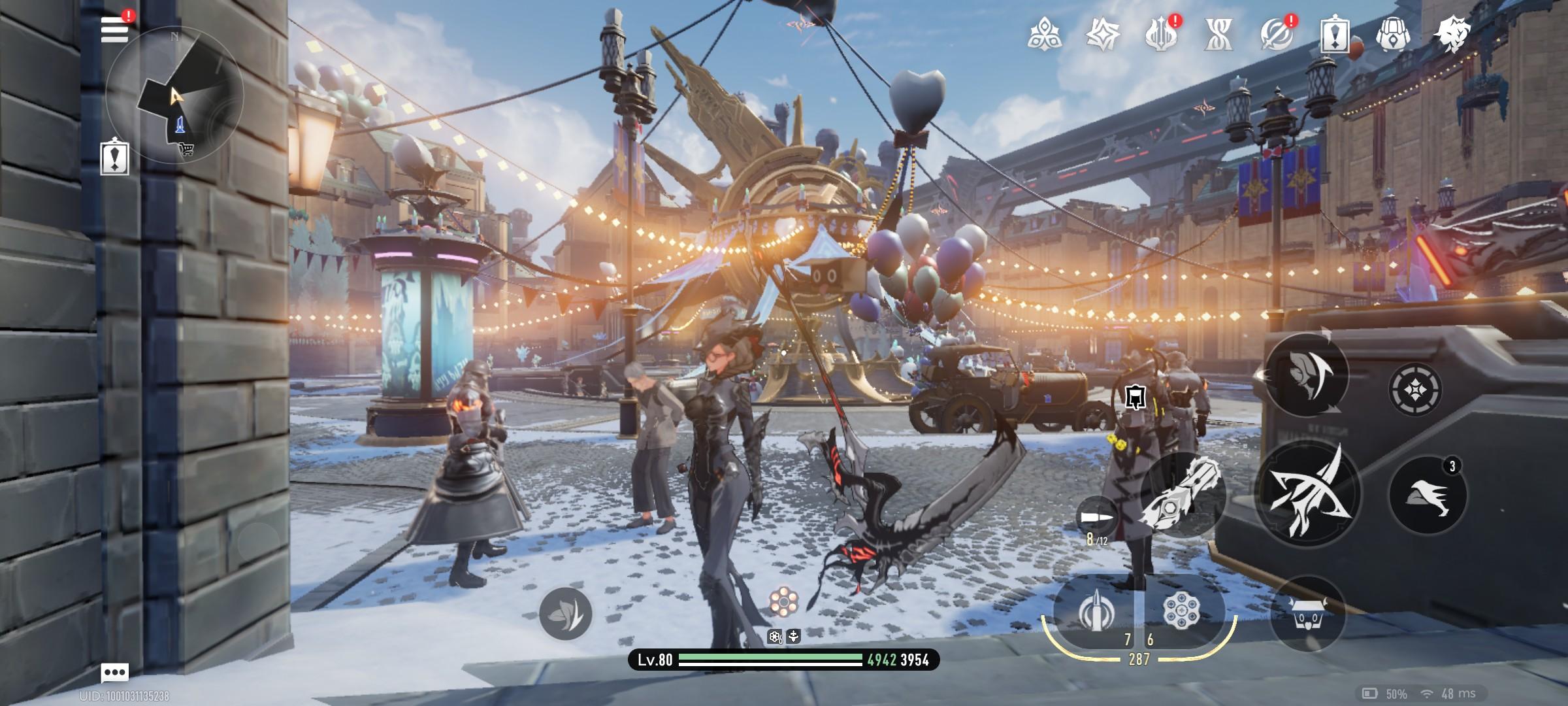The height and width of the screenshot is (706, 1568).
Task: Tap the horned box creature button
Action: pos(1308,613)
